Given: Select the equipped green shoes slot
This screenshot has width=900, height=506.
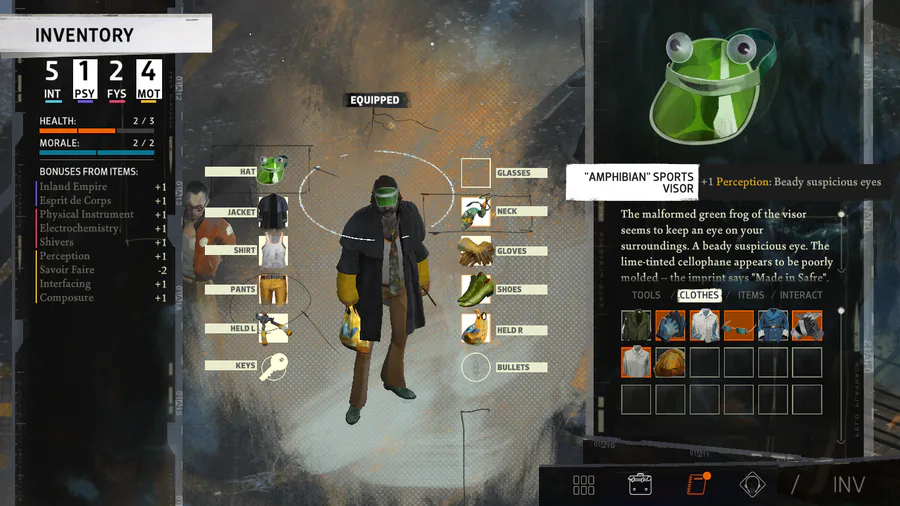Looking at the screenshot, I should pyautogui.click(x=476, y=289).
